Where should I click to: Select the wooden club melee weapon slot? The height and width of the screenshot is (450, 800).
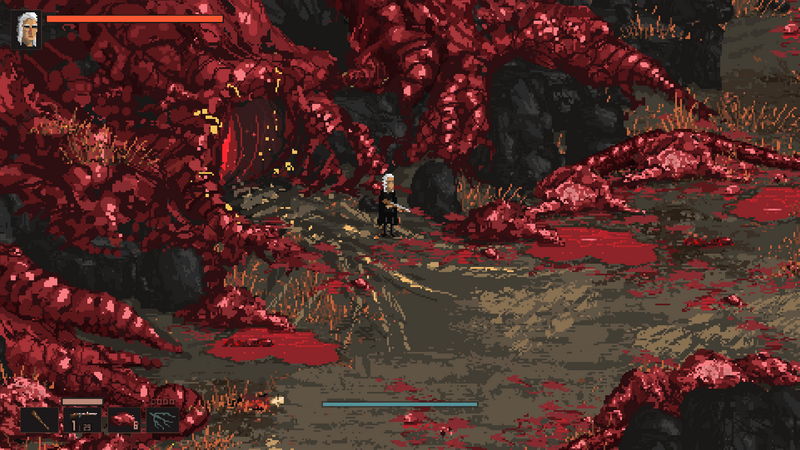(39, 419)
